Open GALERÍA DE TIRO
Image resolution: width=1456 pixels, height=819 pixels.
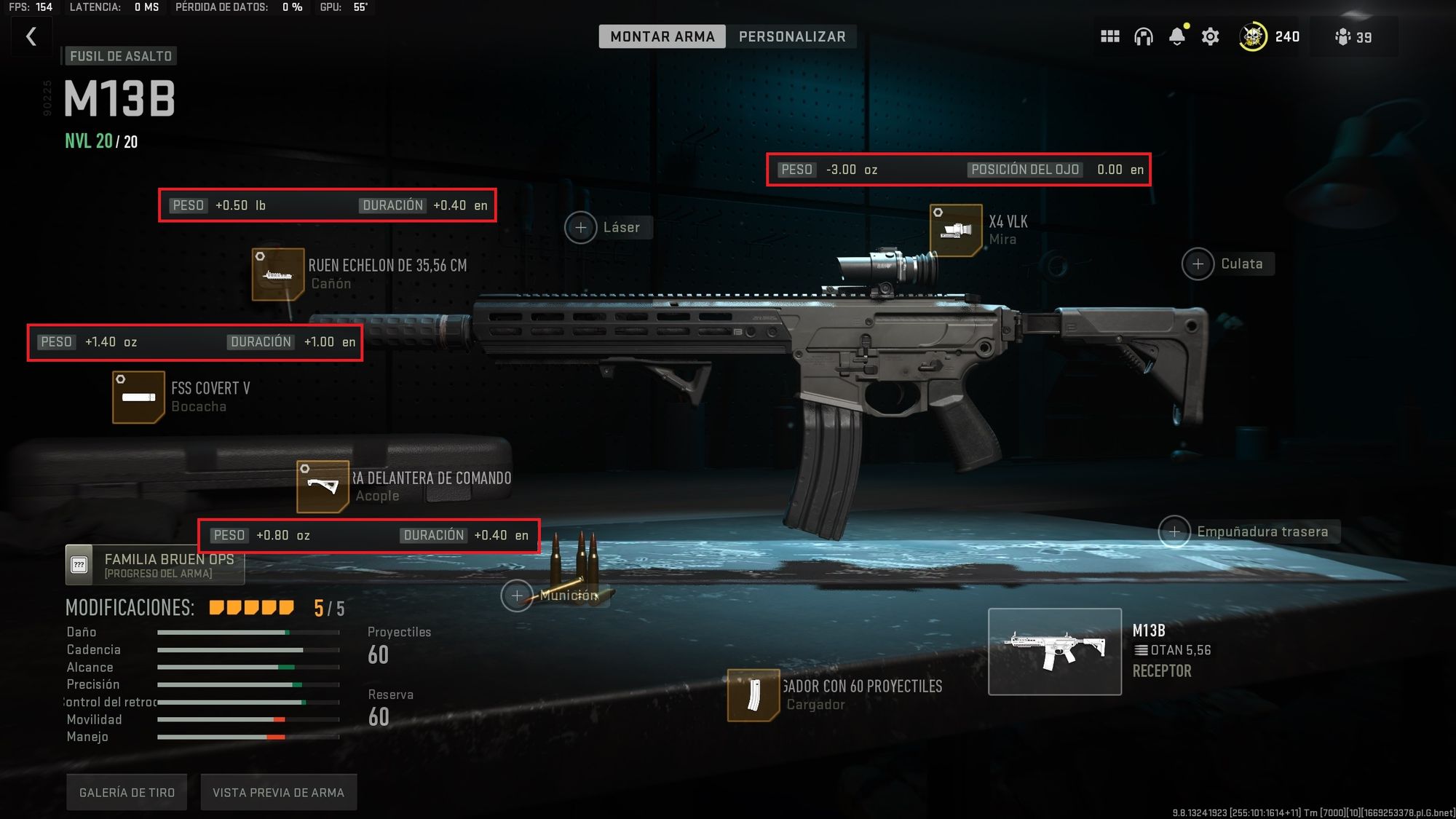click(x=126, y=791)
